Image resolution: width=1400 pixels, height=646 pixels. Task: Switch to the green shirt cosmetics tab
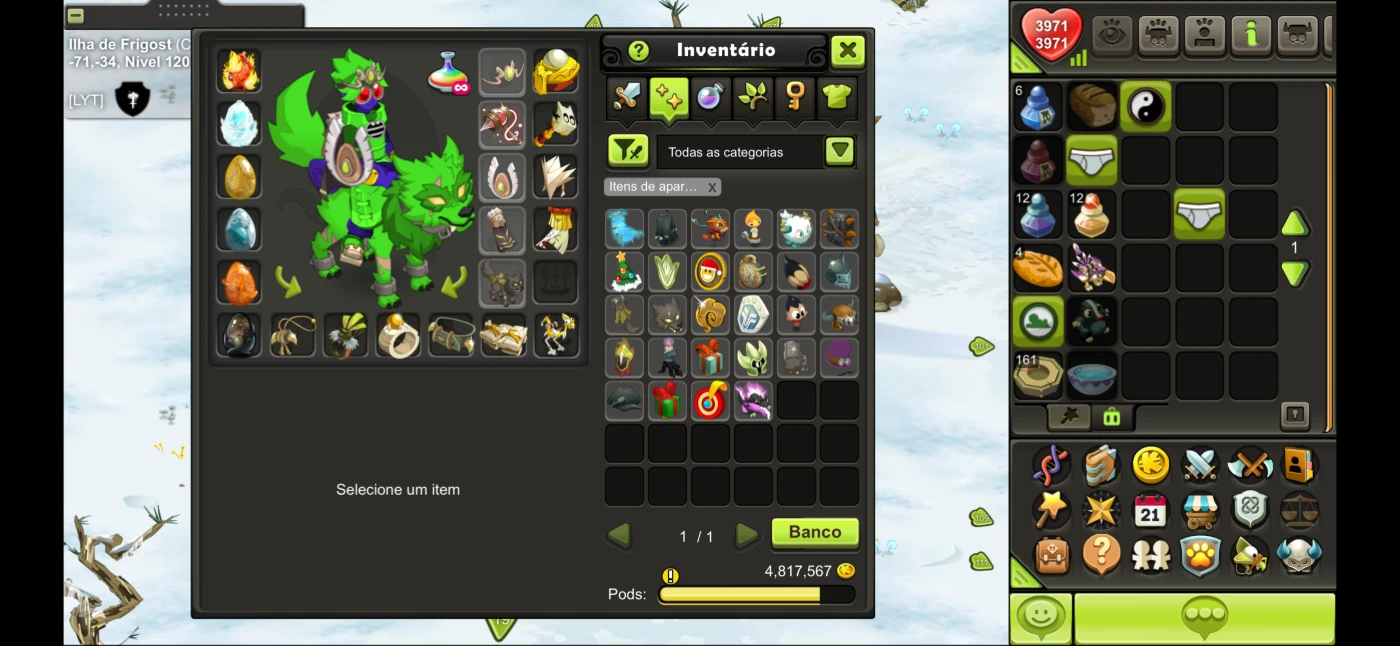[837, 97]
